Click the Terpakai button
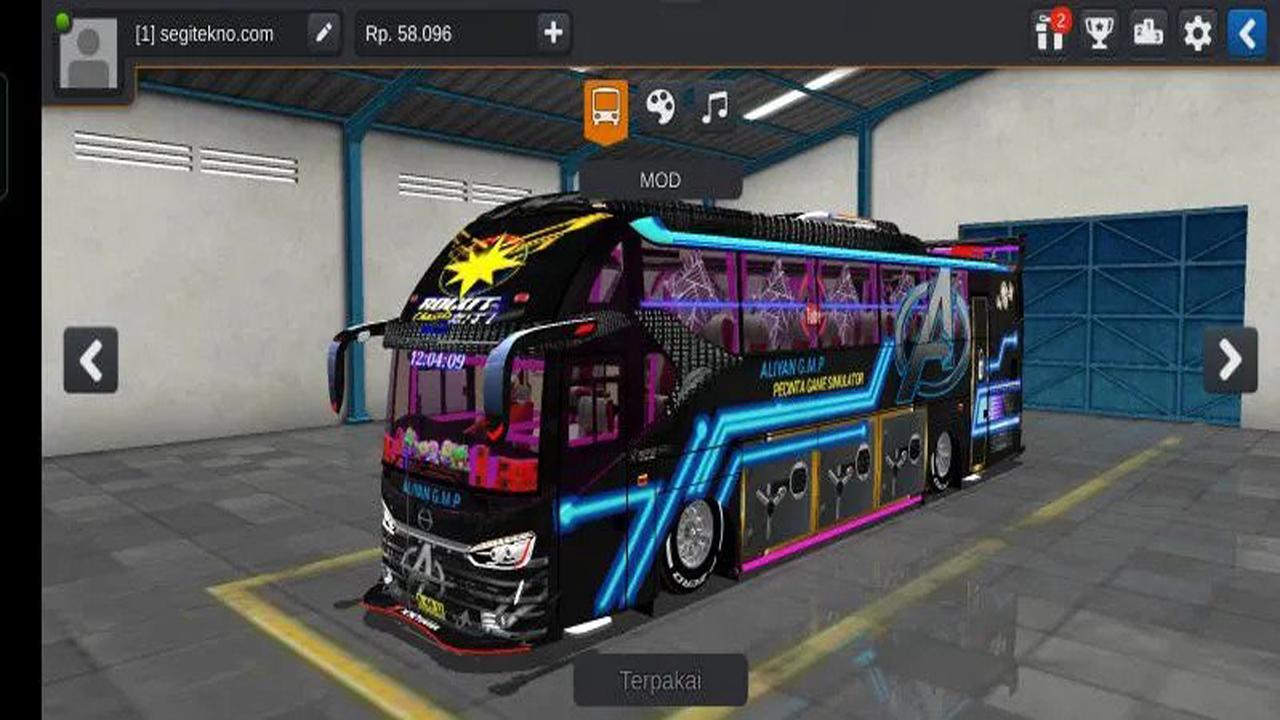This screenshot has width=1280, height=720. (660, 681)
